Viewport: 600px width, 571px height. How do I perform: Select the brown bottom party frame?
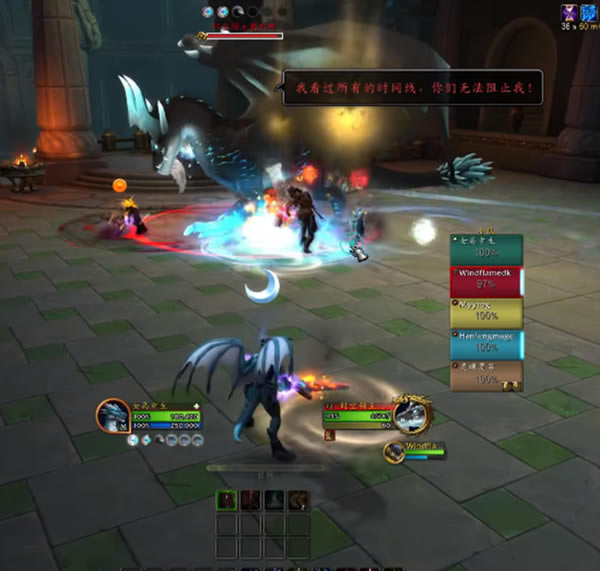pyautogui.click(x=486, y=375)
